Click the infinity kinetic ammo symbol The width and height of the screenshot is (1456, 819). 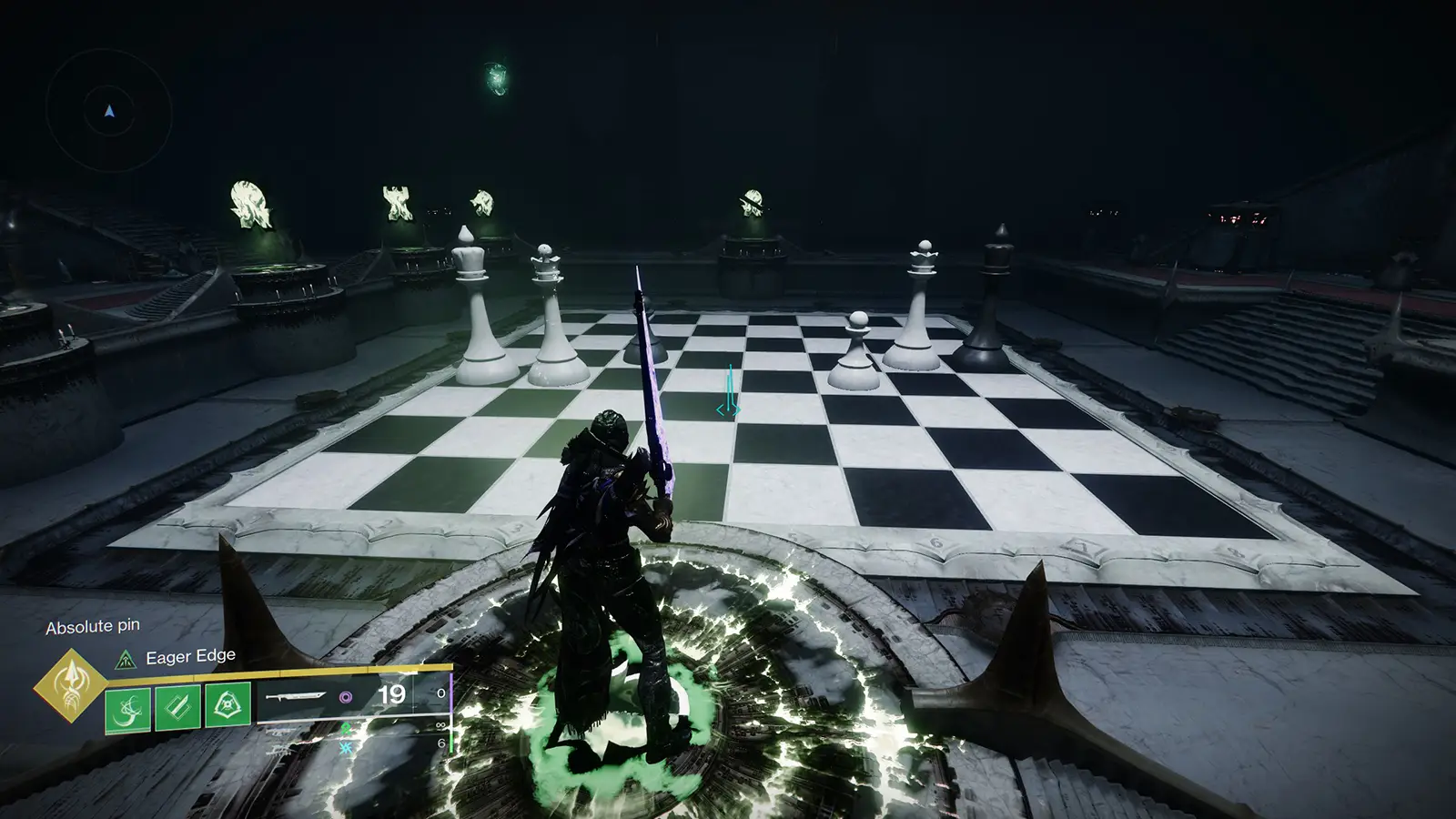(440, 723)
